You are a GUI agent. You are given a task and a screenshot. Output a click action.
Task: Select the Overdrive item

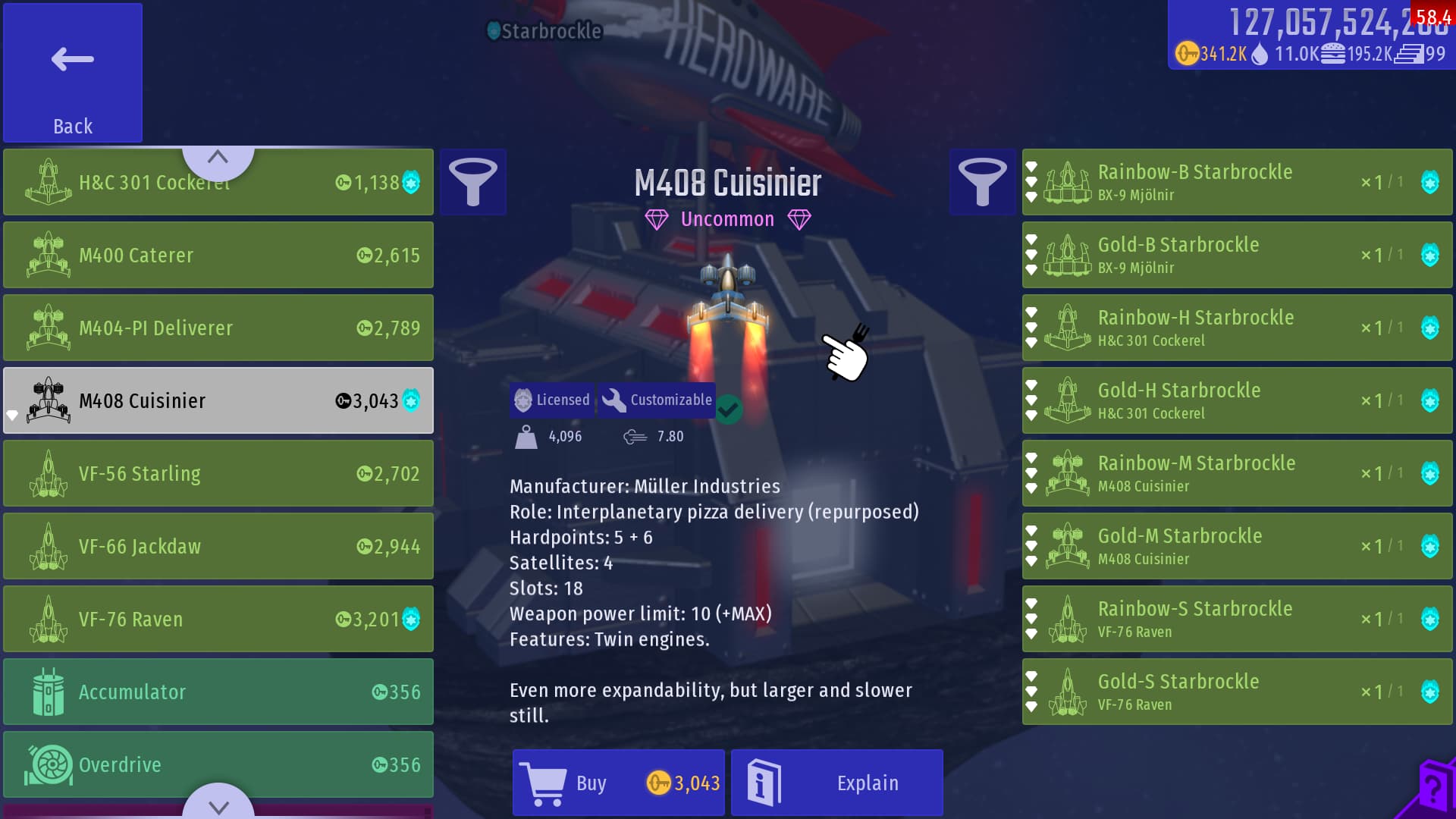[x=218, y=764]
